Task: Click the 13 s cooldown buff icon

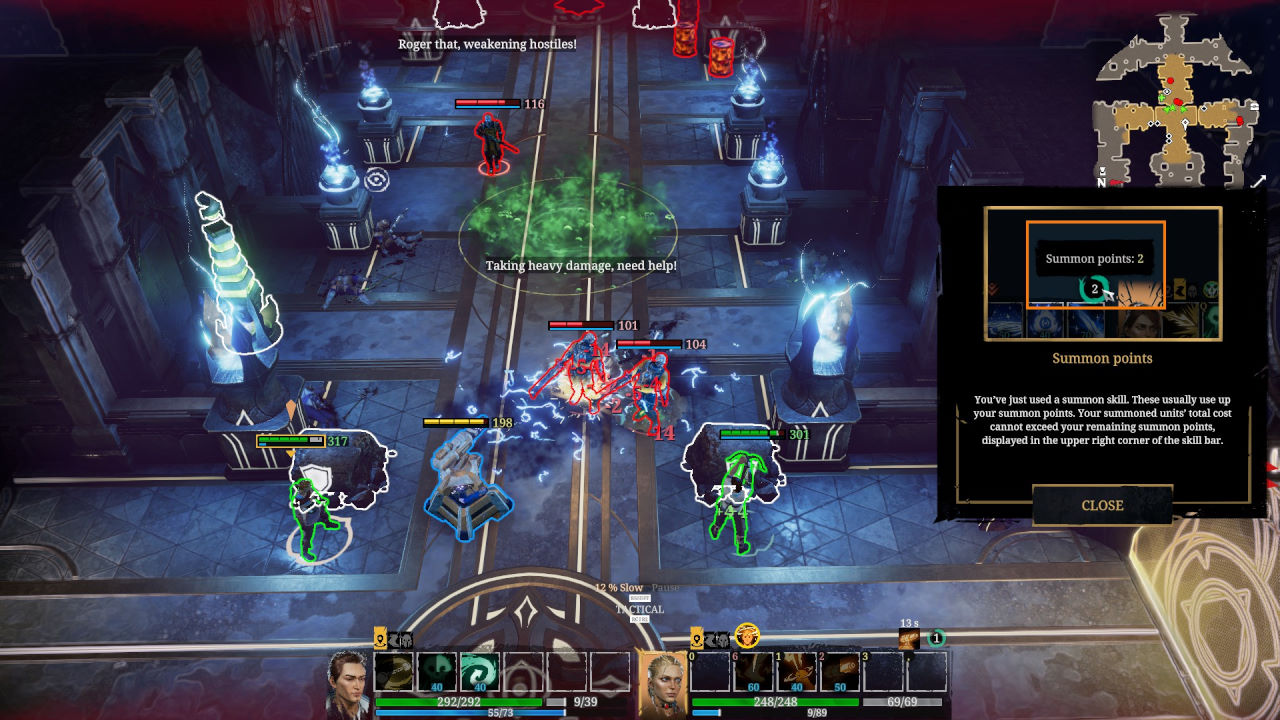Action: tap(909, 639)
